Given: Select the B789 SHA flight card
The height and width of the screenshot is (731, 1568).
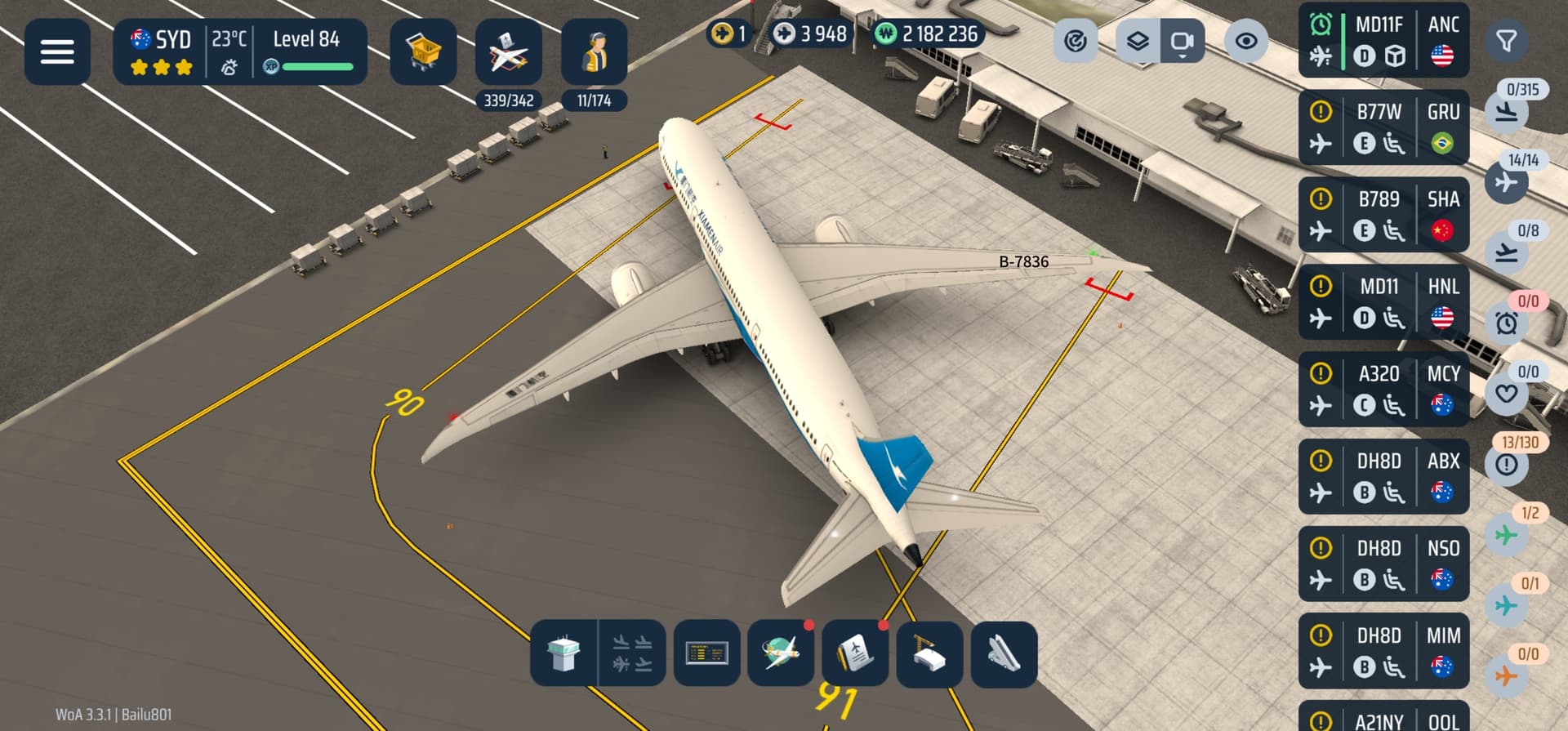Looking at the screenshot, I should 1383,215.
